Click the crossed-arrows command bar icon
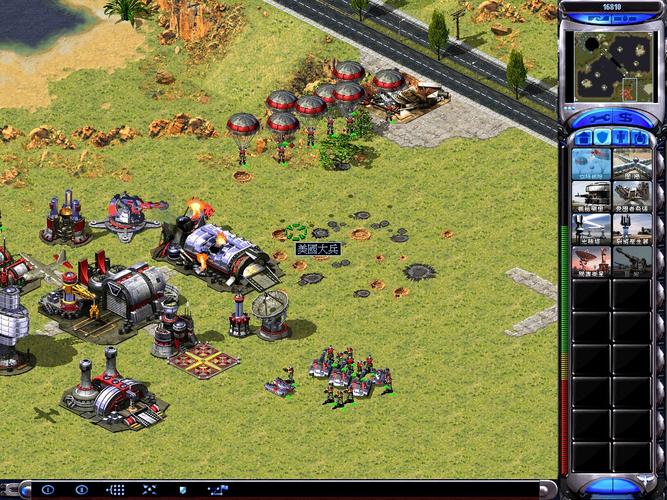The width and height of the screenshot is (667, 500). click(x=150, y=490)
